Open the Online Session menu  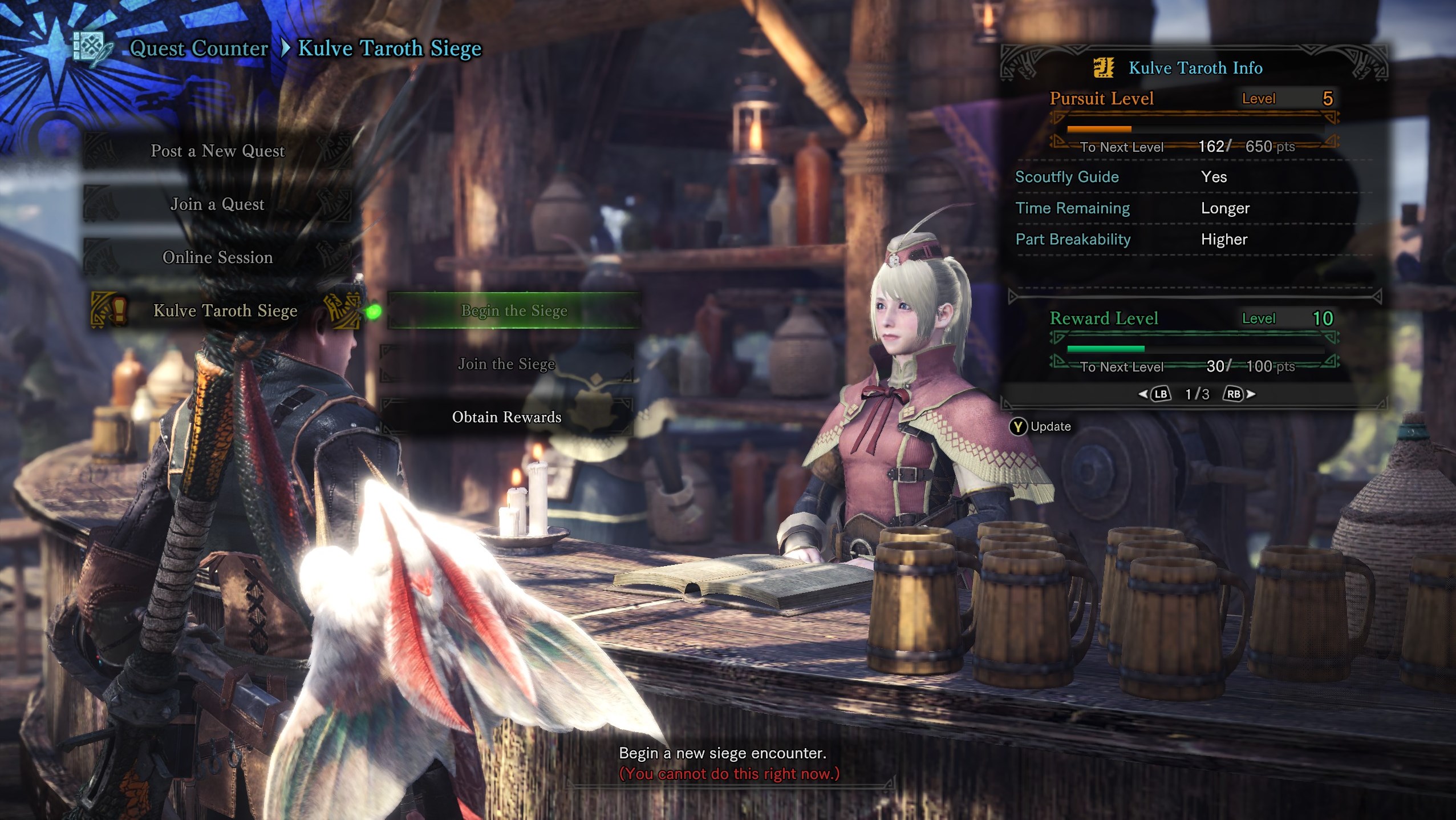pyautogui.click(x=217, y=257)
